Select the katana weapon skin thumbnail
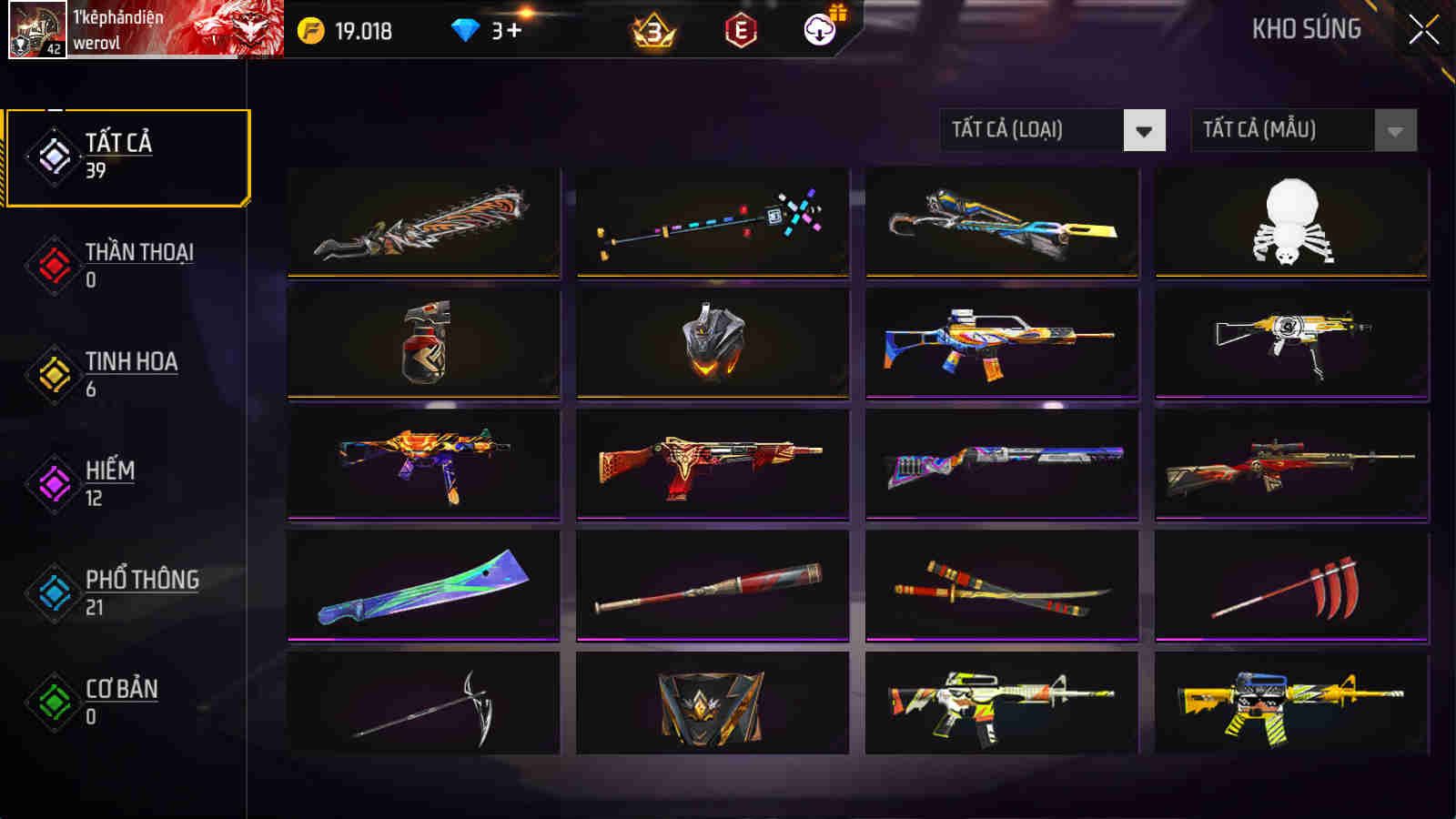The height and width of the screenshot is (819, 1456). pos(1001,587)
